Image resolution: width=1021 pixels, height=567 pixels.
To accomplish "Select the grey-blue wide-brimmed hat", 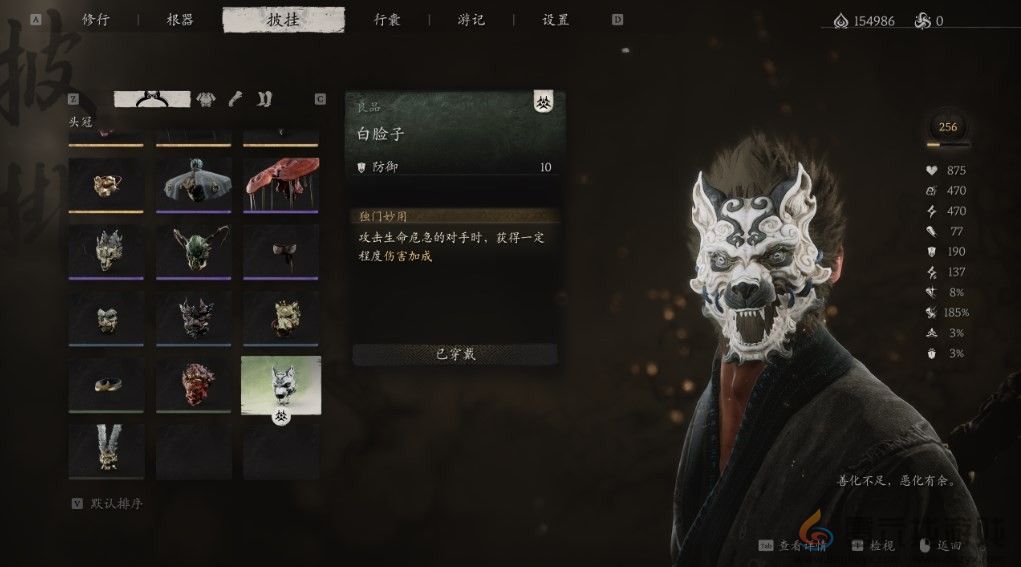I will click(194, 183).
